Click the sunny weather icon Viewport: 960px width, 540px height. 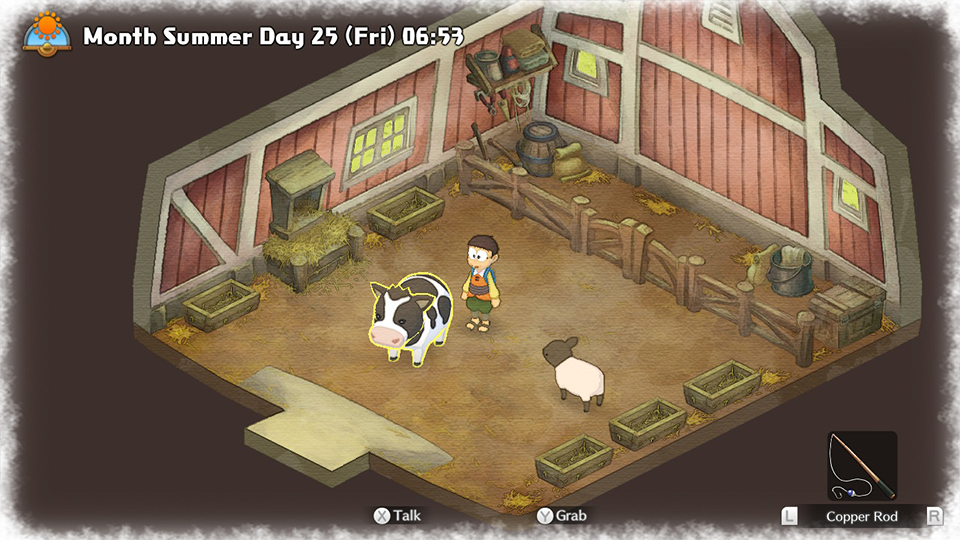(x=46, y=32)
